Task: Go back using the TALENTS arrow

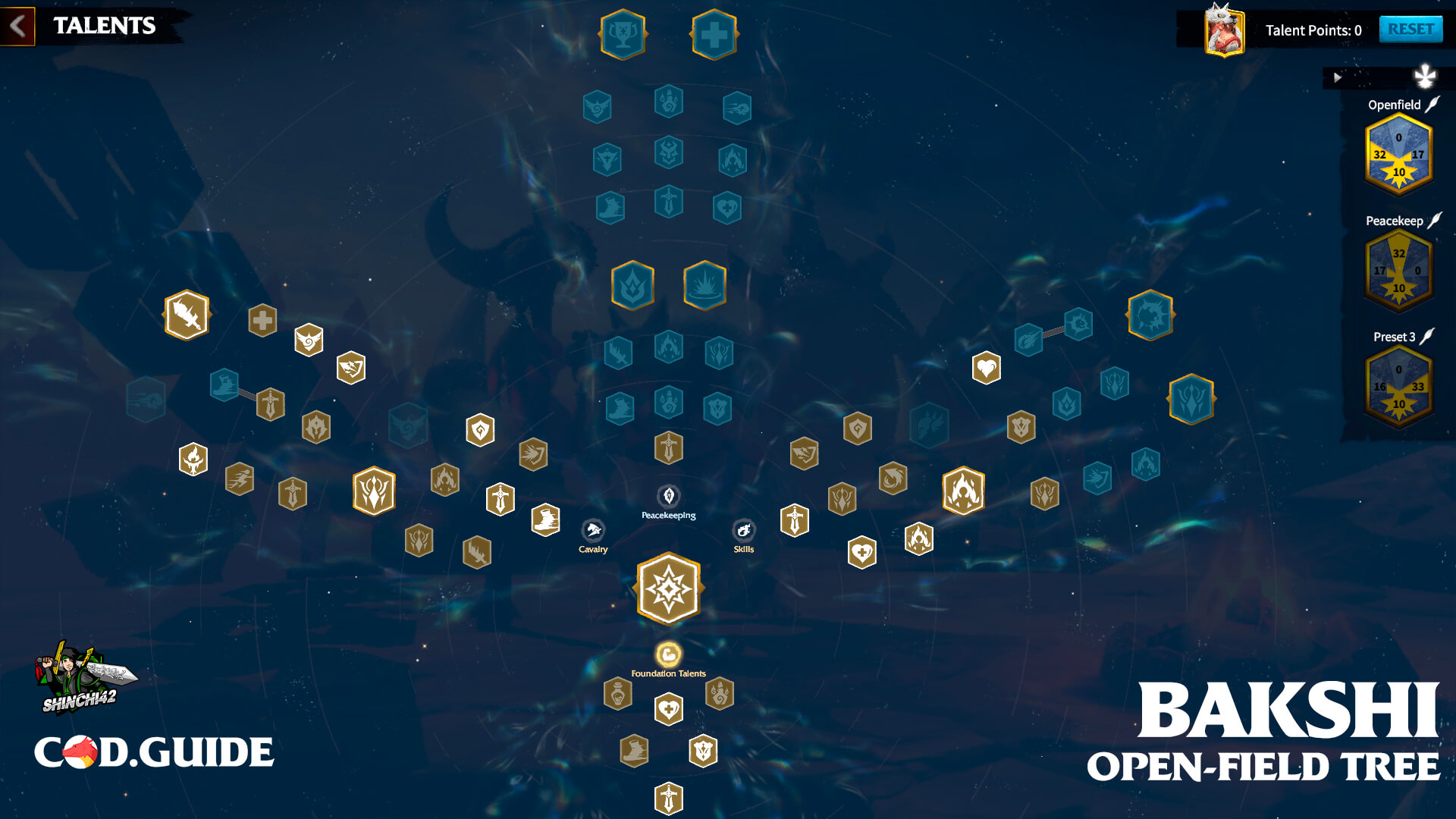Action: tap(18, 25)
